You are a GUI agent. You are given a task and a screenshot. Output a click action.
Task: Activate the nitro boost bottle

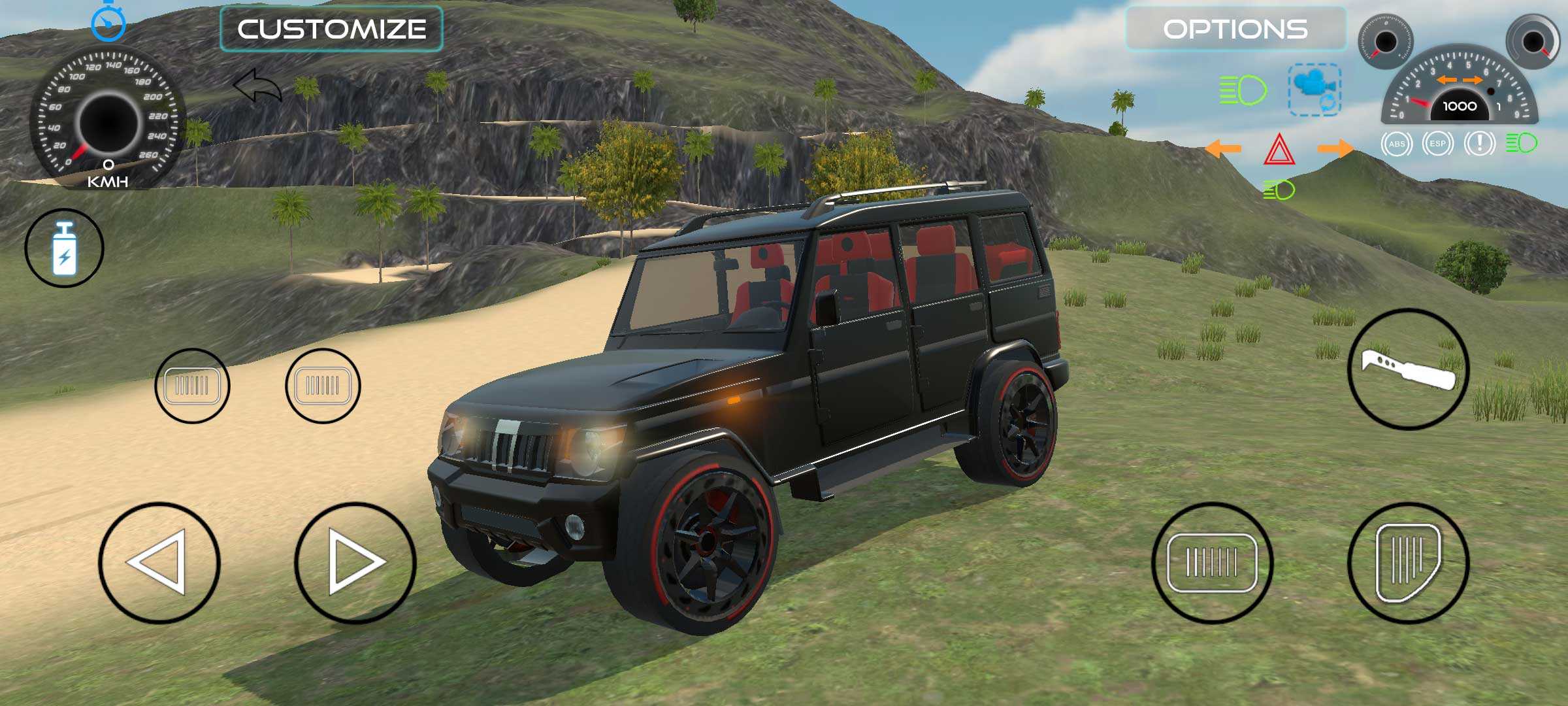(64, 248)
